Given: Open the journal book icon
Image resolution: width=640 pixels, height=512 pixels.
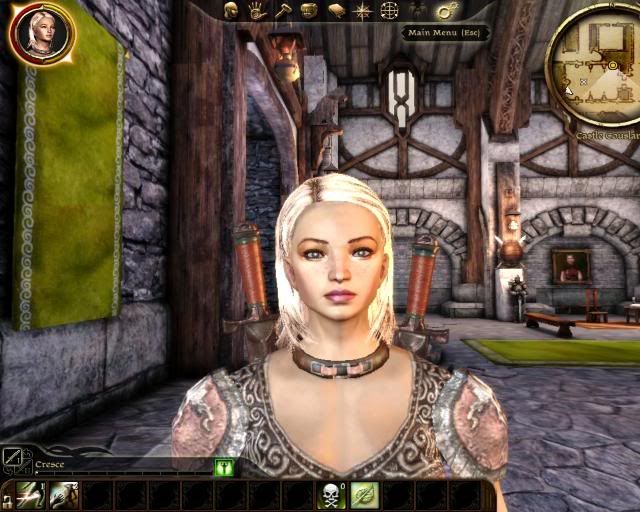Looking at the screenshot, I should click(x=336, y=10).
